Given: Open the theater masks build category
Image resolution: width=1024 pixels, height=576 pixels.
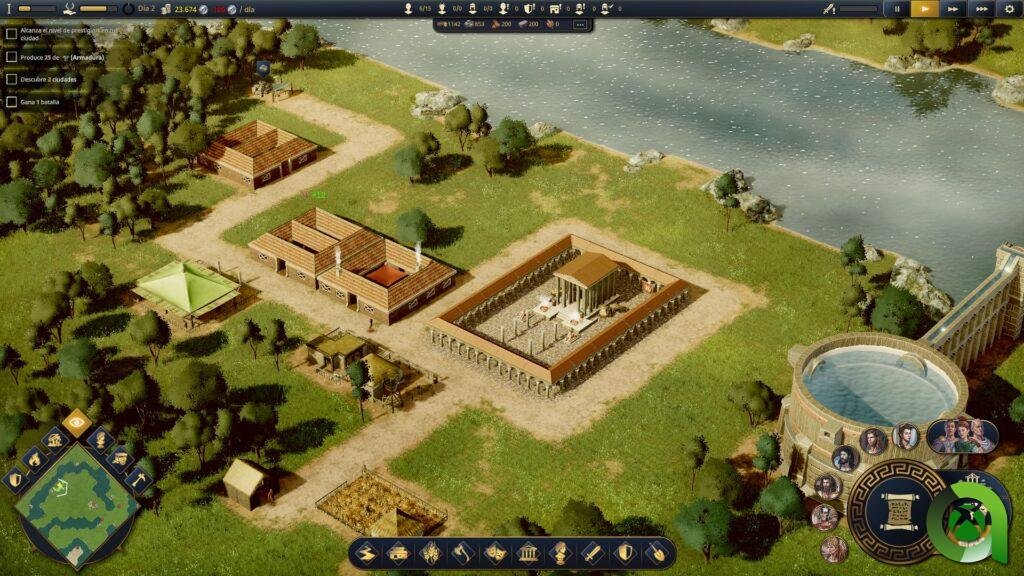Looking at the screenshot, I should pyautogui.click(x=494, y=553).
